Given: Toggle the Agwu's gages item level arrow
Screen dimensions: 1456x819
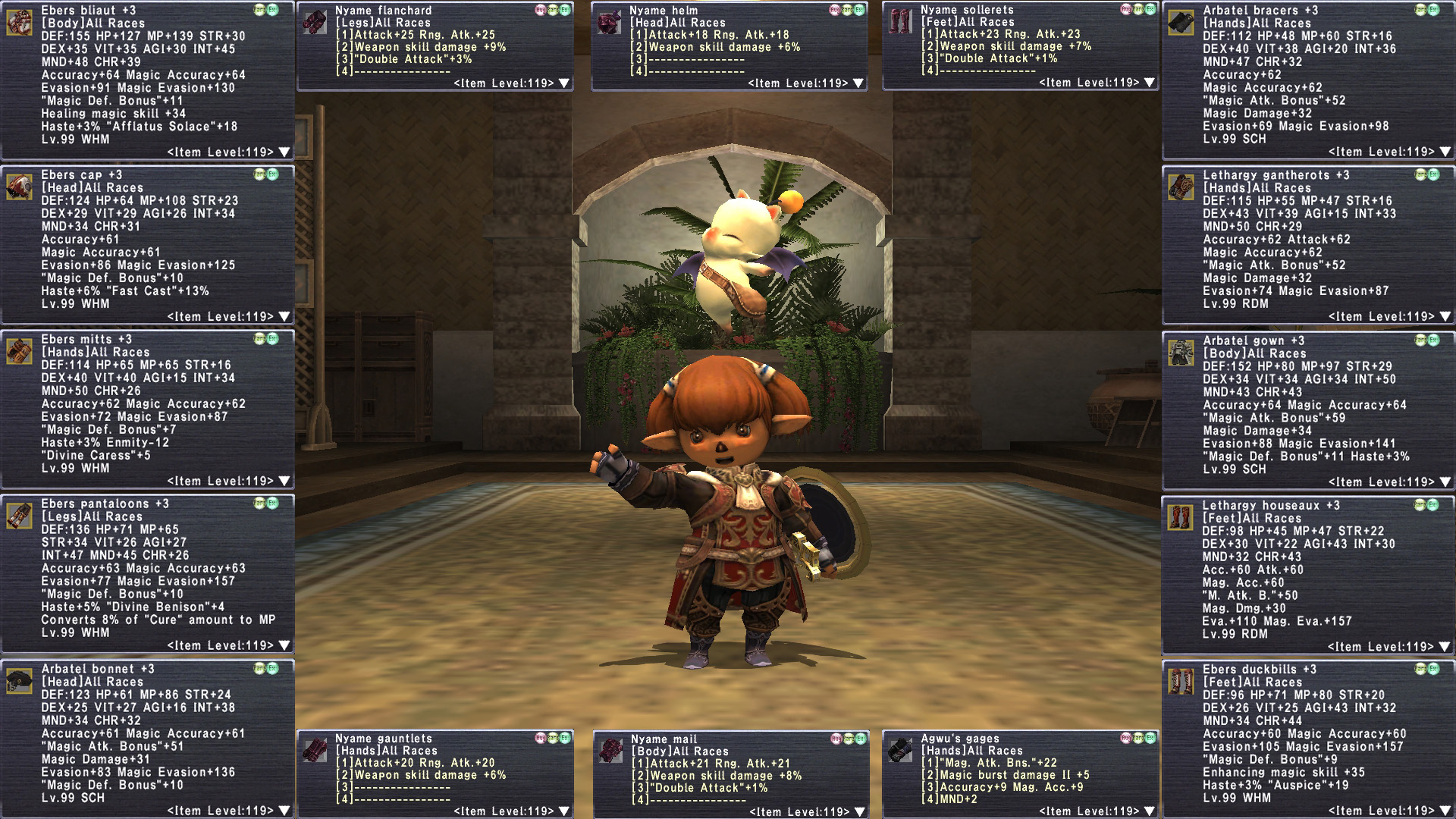Looking at the screenshot, I should pos(1150,811).
